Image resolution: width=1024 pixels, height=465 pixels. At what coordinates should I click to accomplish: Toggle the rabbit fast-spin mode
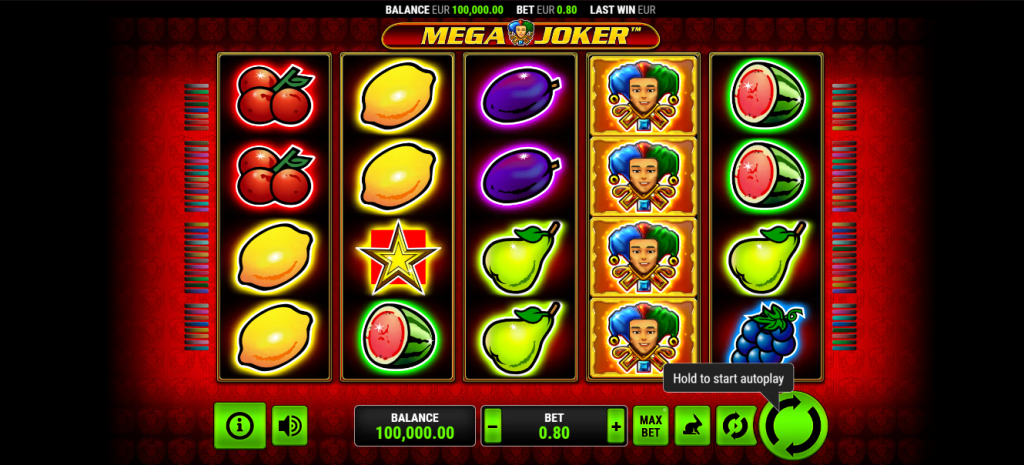(x=692, y=426)
